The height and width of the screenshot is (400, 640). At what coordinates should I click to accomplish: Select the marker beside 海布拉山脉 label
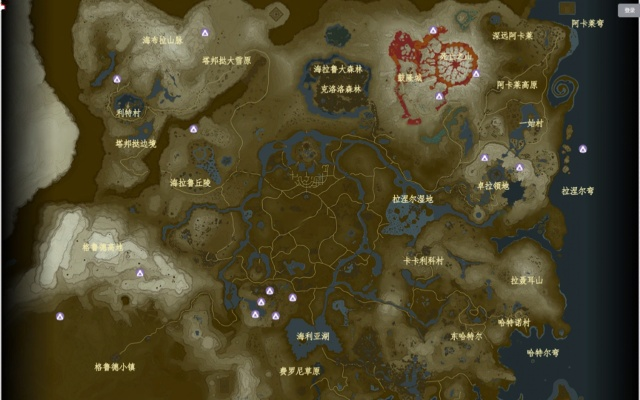click(x=204, y=32)
